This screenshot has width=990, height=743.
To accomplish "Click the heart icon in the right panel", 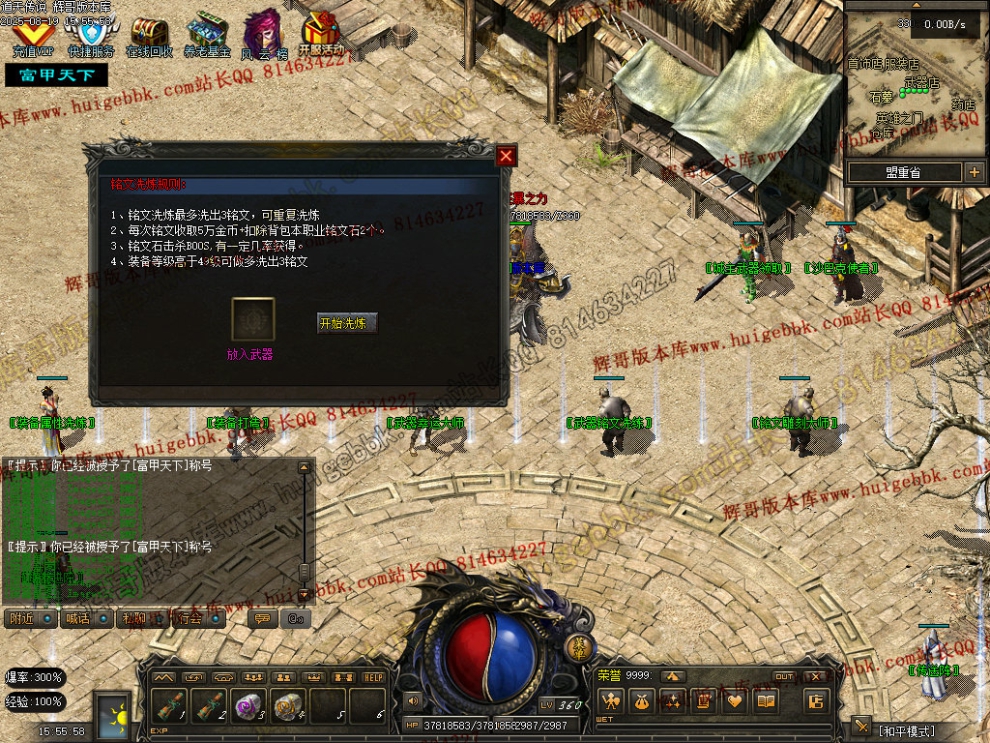I will pyautogui.click(x=735, y=701).
